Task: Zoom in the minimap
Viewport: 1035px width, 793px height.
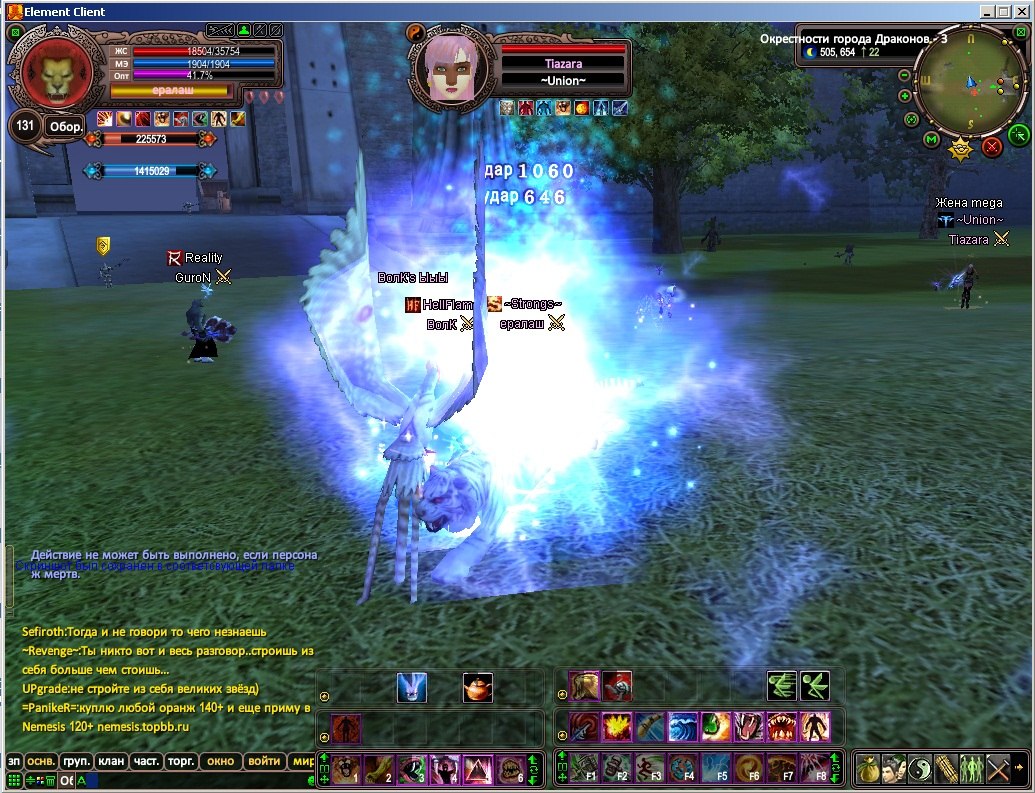Action: pyautogui.click(x=905, y=96)
